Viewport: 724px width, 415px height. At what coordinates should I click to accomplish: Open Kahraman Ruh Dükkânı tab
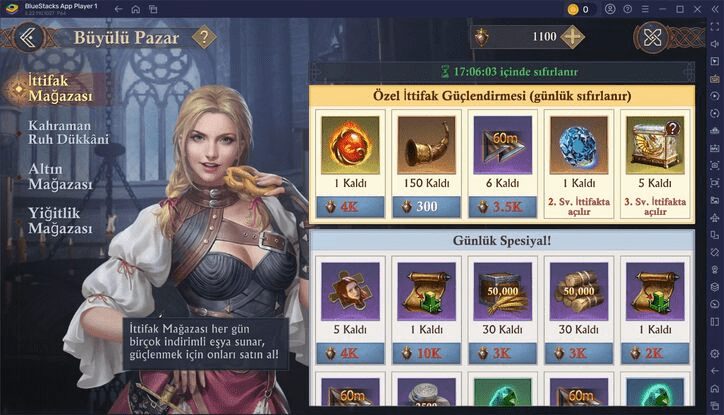click(x=68, y=134)
